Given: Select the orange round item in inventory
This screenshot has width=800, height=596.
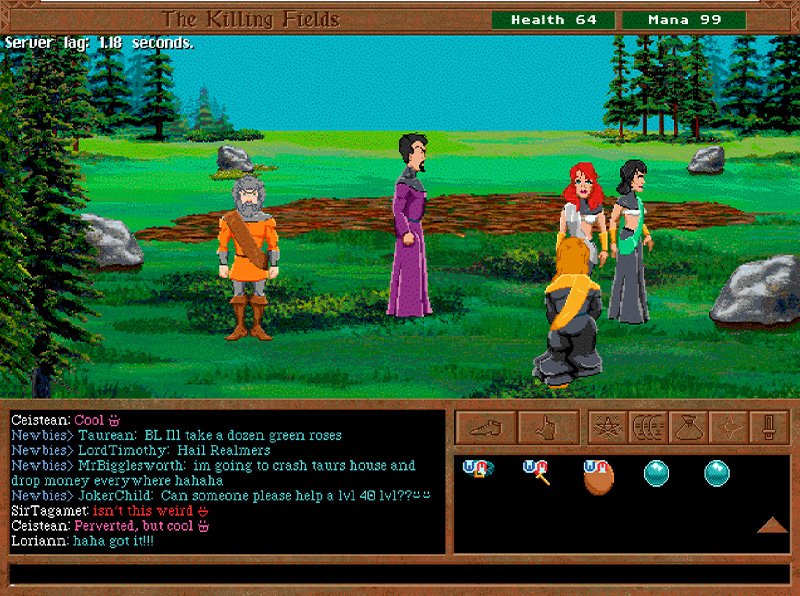Looking at the screenshot, I should [x=598, y=476].
